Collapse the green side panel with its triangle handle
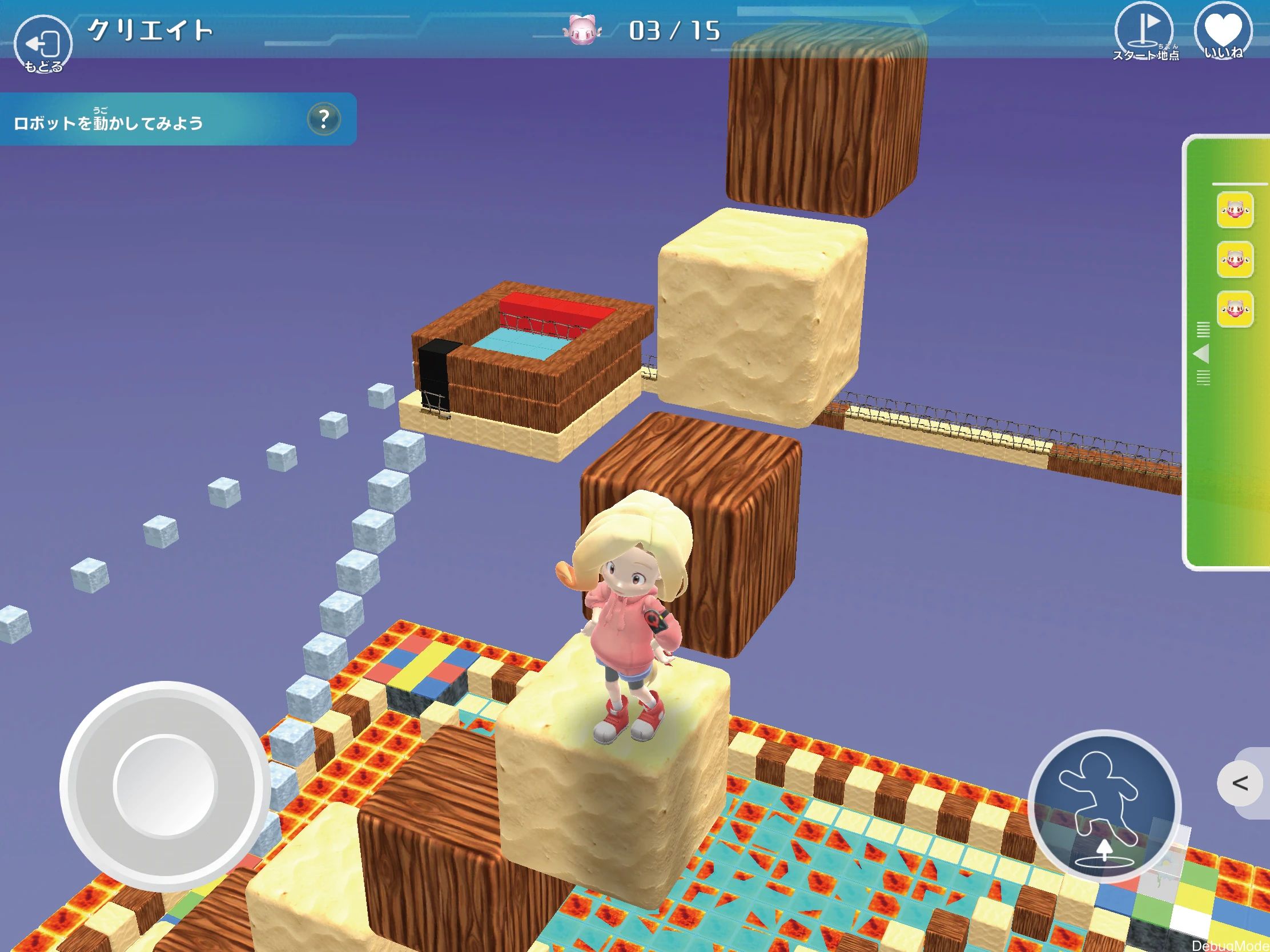1270x952 pixels. pyautogui.click(x=1201, y=353)
